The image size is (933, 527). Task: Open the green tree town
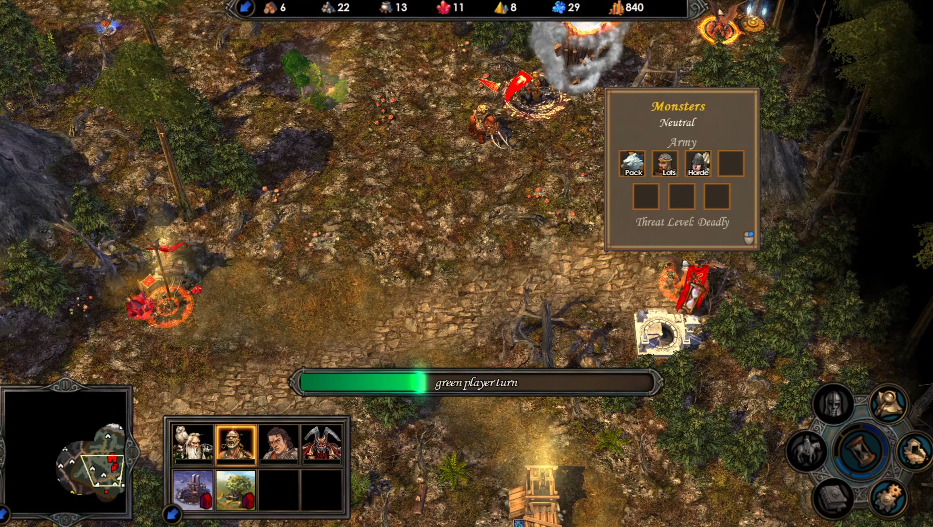coord(236,490)
